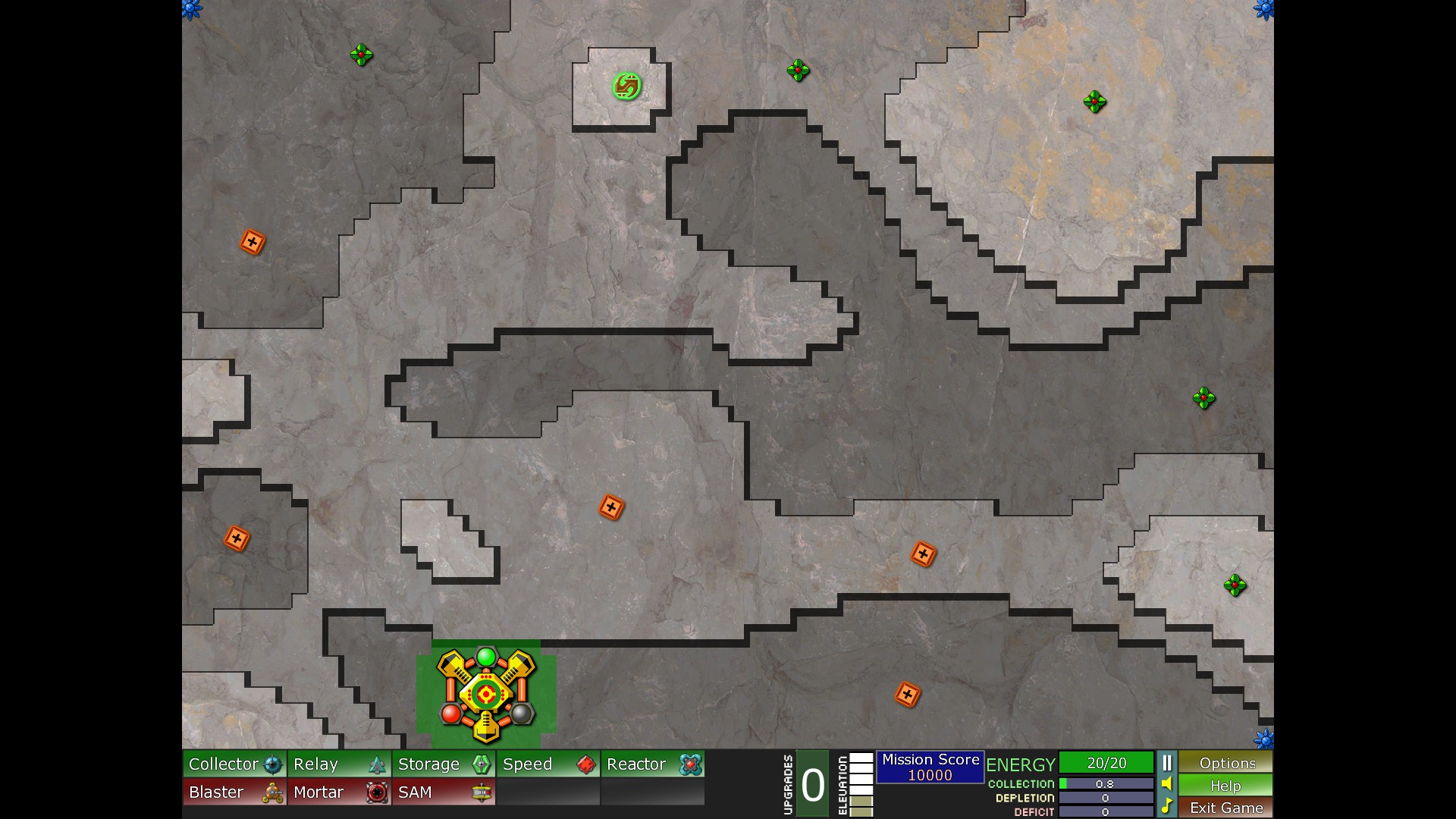Screen dimensions: 1456x819
Task: Toggle sound with the speaker icon
Action: tap(1167, 784)
